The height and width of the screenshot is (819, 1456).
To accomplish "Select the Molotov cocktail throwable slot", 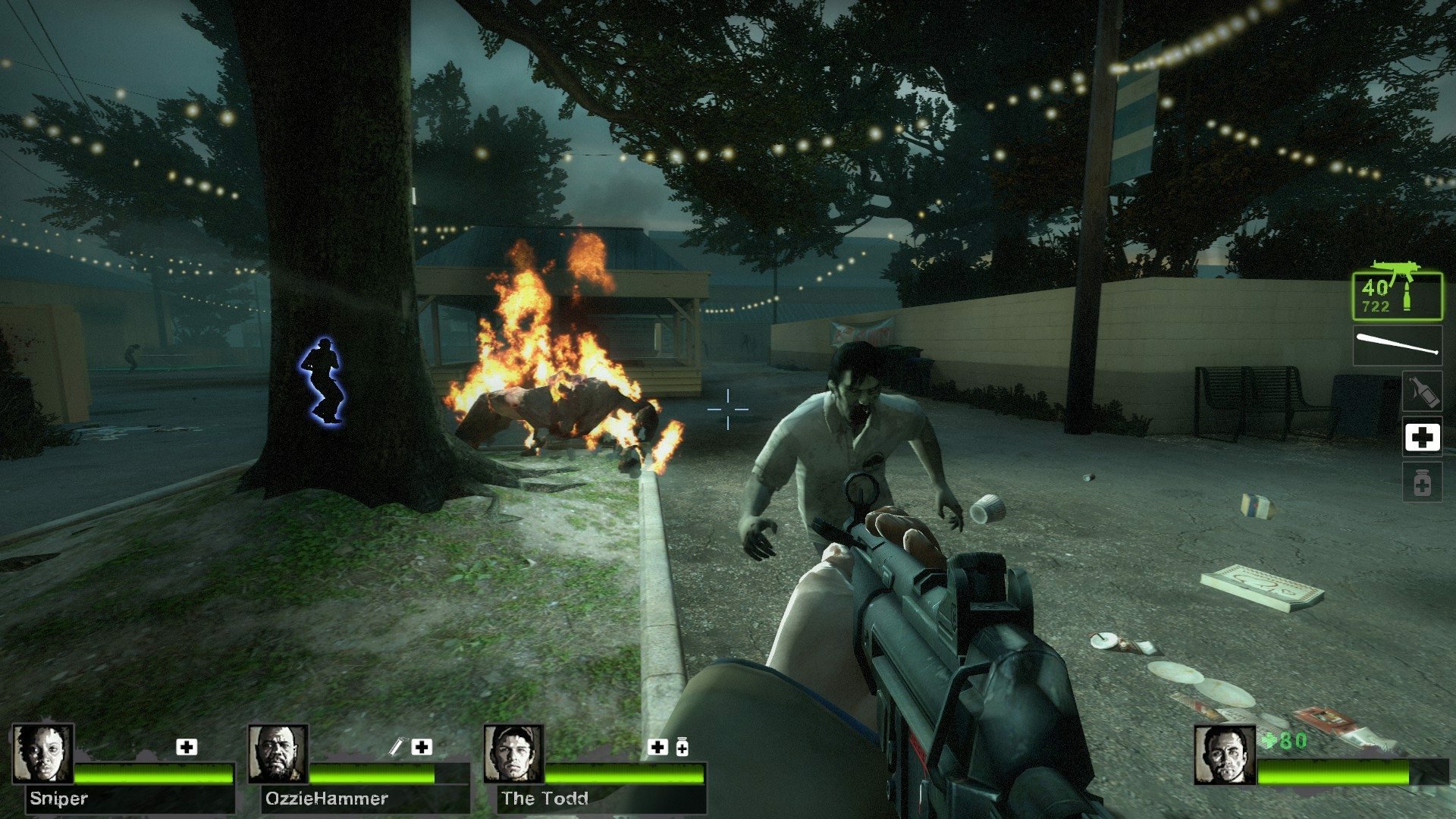I will point(1423,392).
